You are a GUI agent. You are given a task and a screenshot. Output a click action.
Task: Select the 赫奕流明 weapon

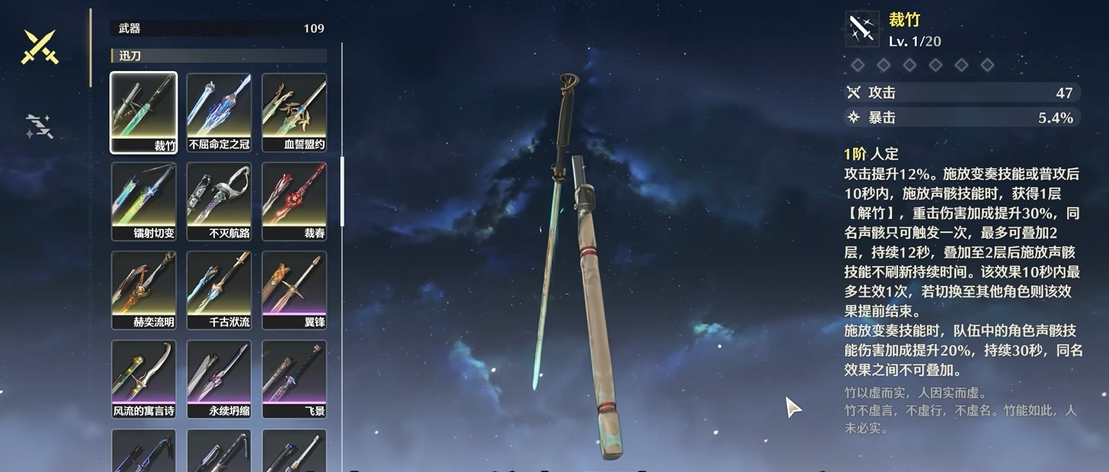[x=144, y=290]
